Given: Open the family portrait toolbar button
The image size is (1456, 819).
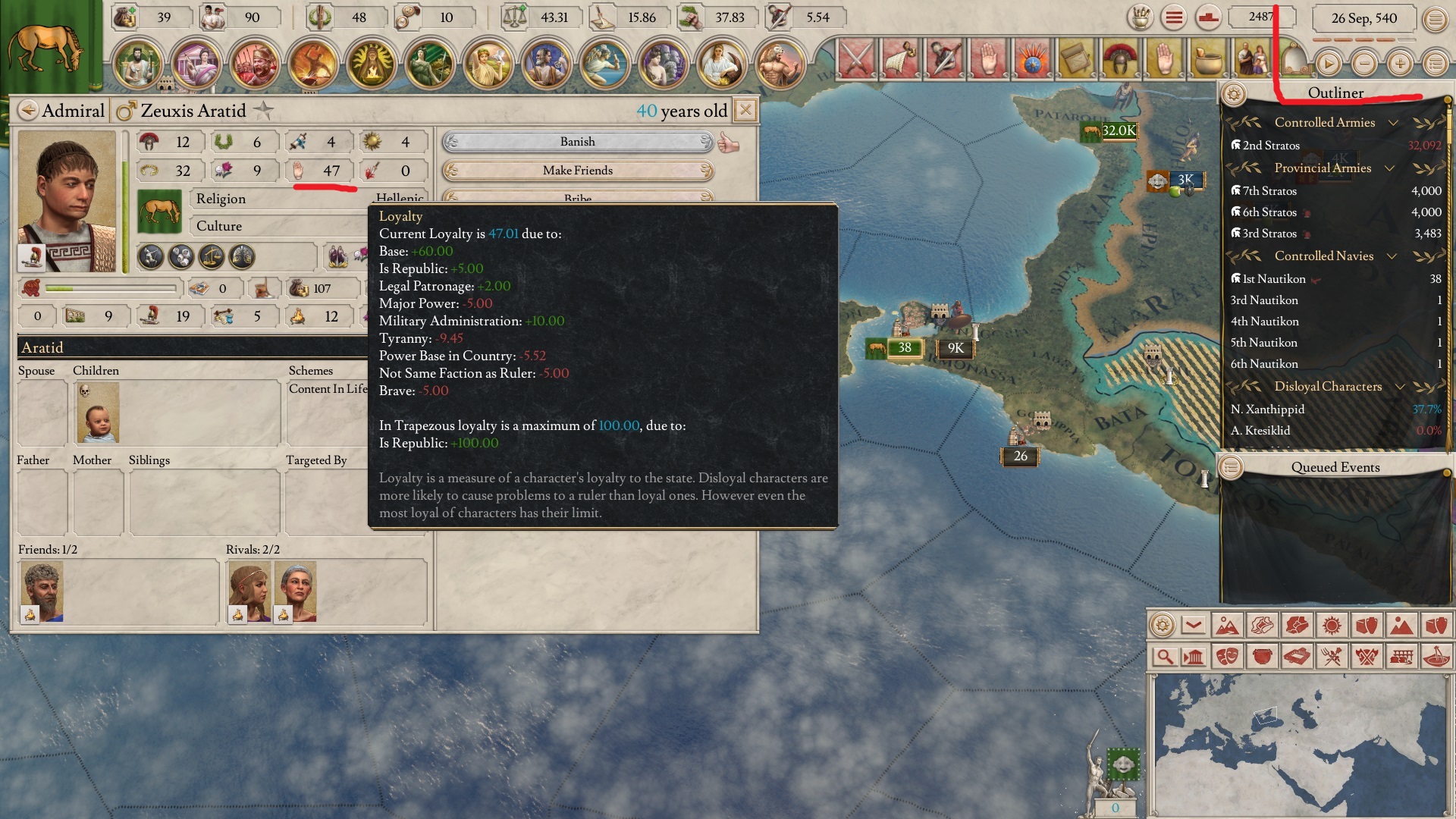Looking at the screenshot, I should click(1253, 59).
